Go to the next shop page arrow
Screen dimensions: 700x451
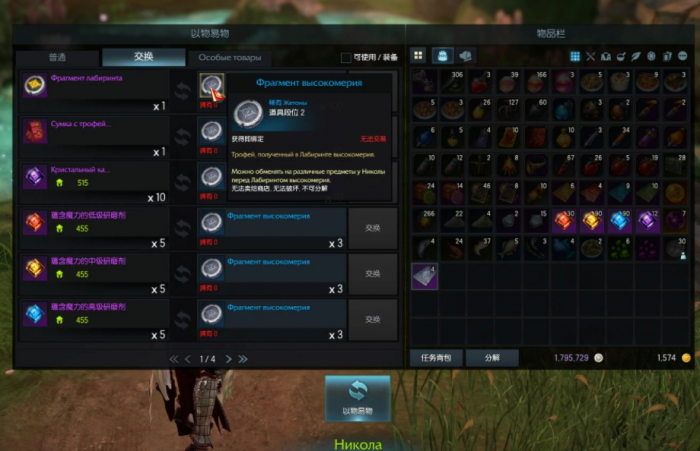click(x=229, y=358)
